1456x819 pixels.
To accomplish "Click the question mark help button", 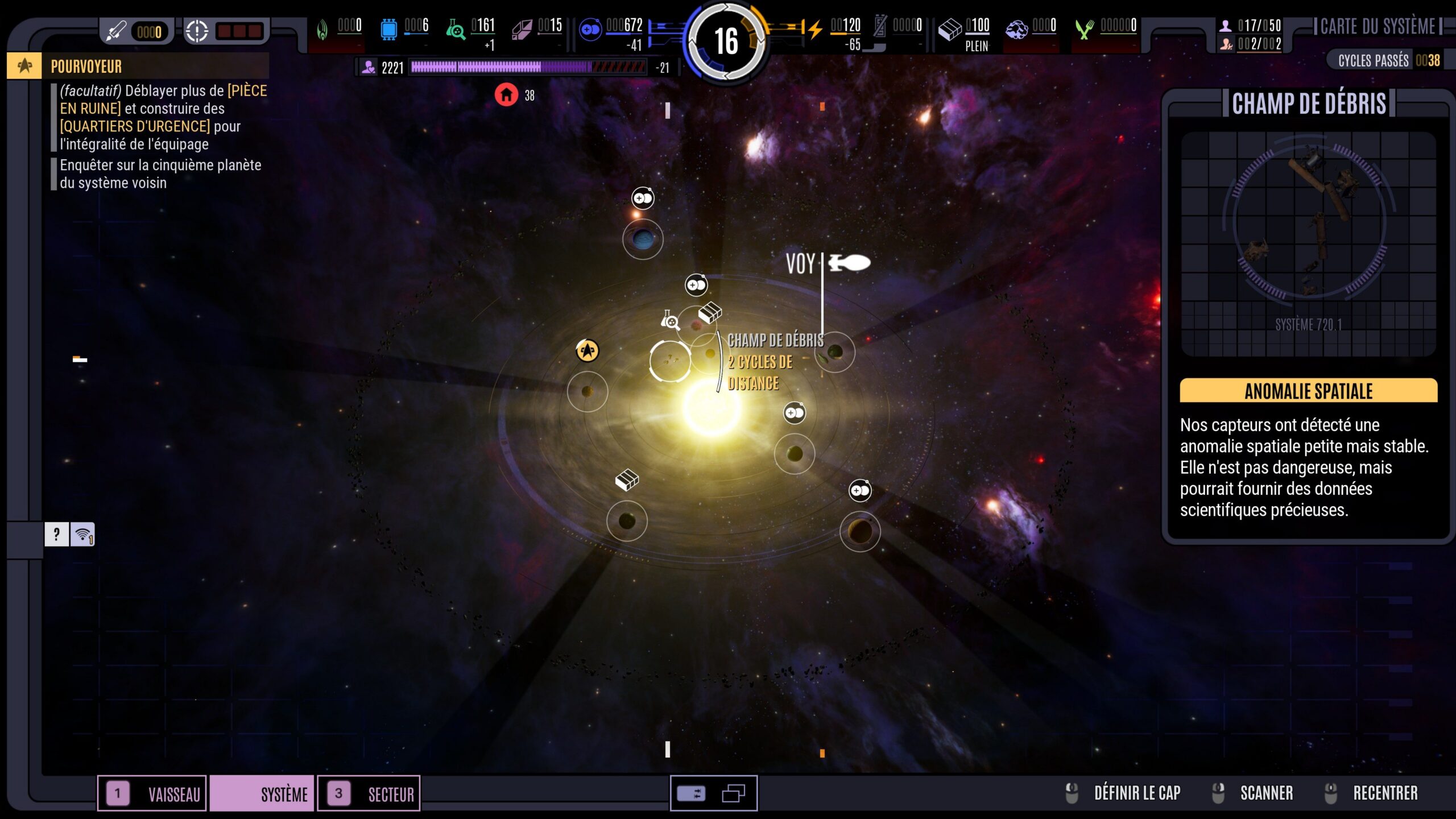I will 56,535.
